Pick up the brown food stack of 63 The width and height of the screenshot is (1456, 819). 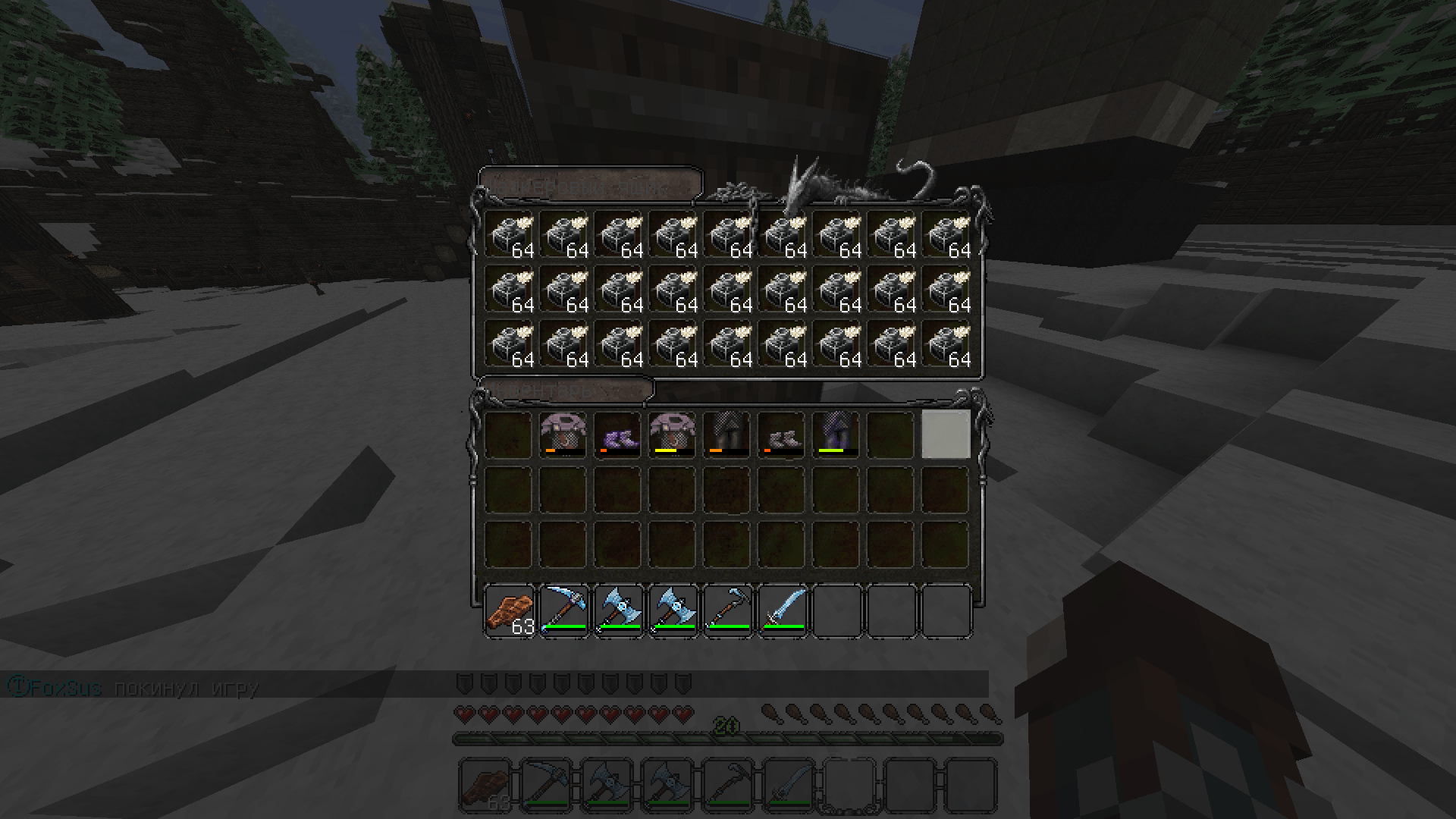pos(508,610)
